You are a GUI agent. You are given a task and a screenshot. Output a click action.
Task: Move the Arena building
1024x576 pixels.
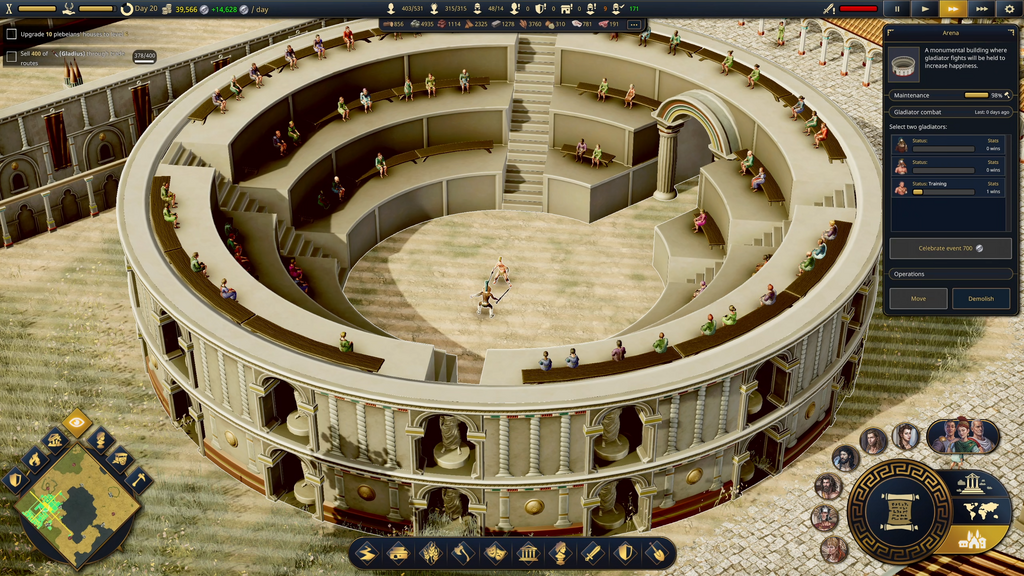[x=918, y=299]
